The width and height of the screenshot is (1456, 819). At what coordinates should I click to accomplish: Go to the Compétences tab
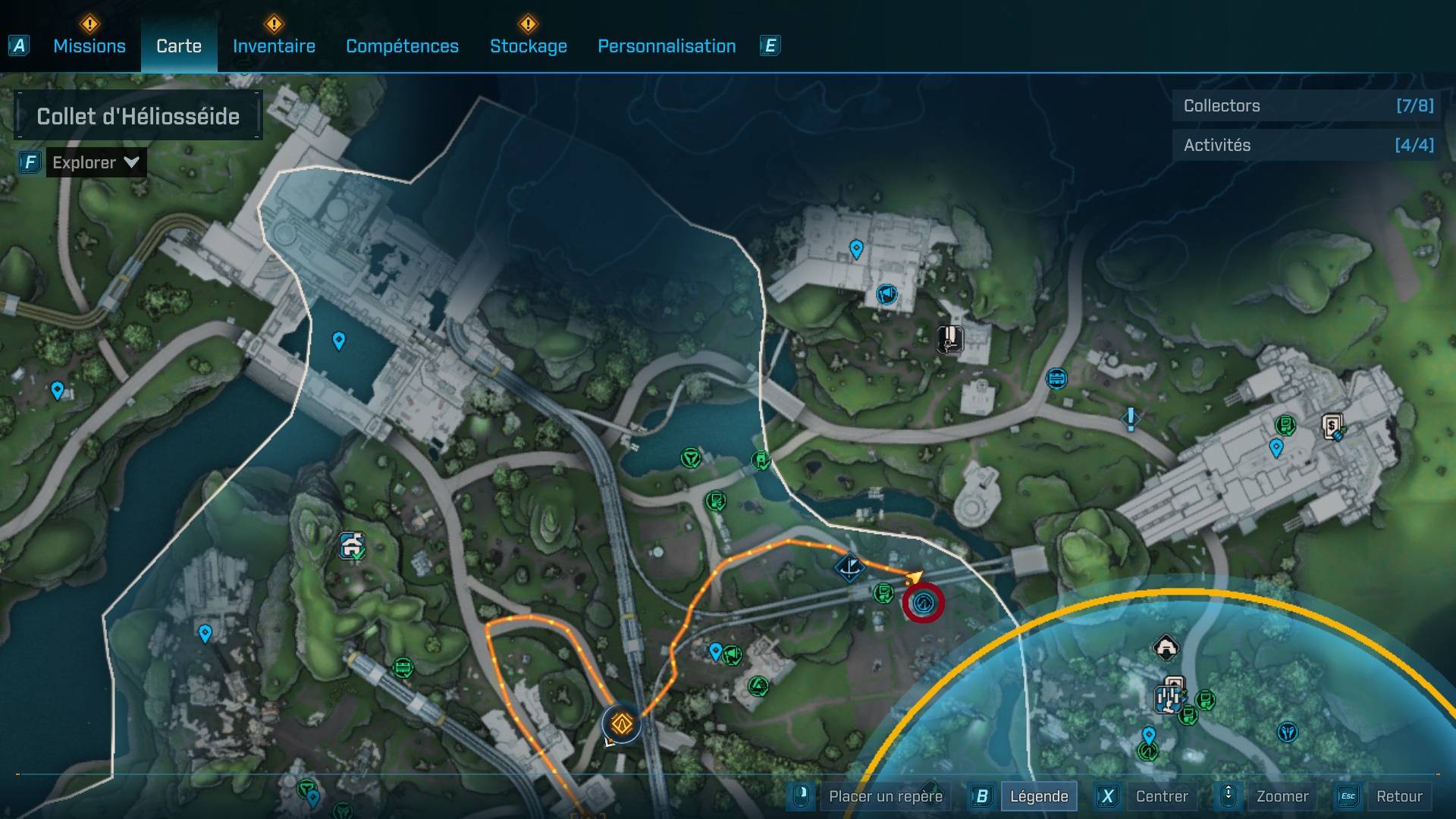(402, 46)
